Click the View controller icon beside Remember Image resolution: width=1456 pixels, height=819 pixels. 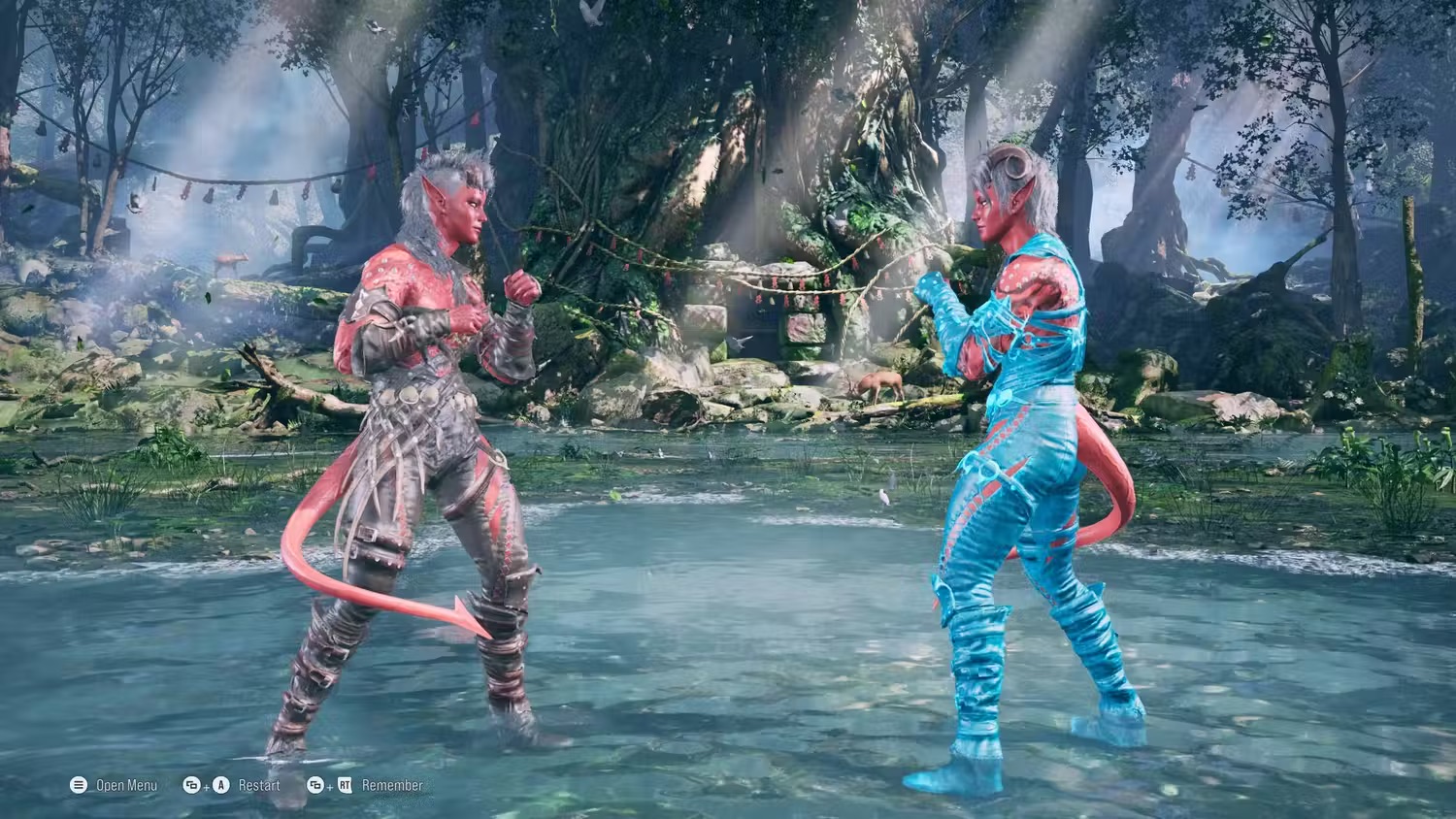316,786
